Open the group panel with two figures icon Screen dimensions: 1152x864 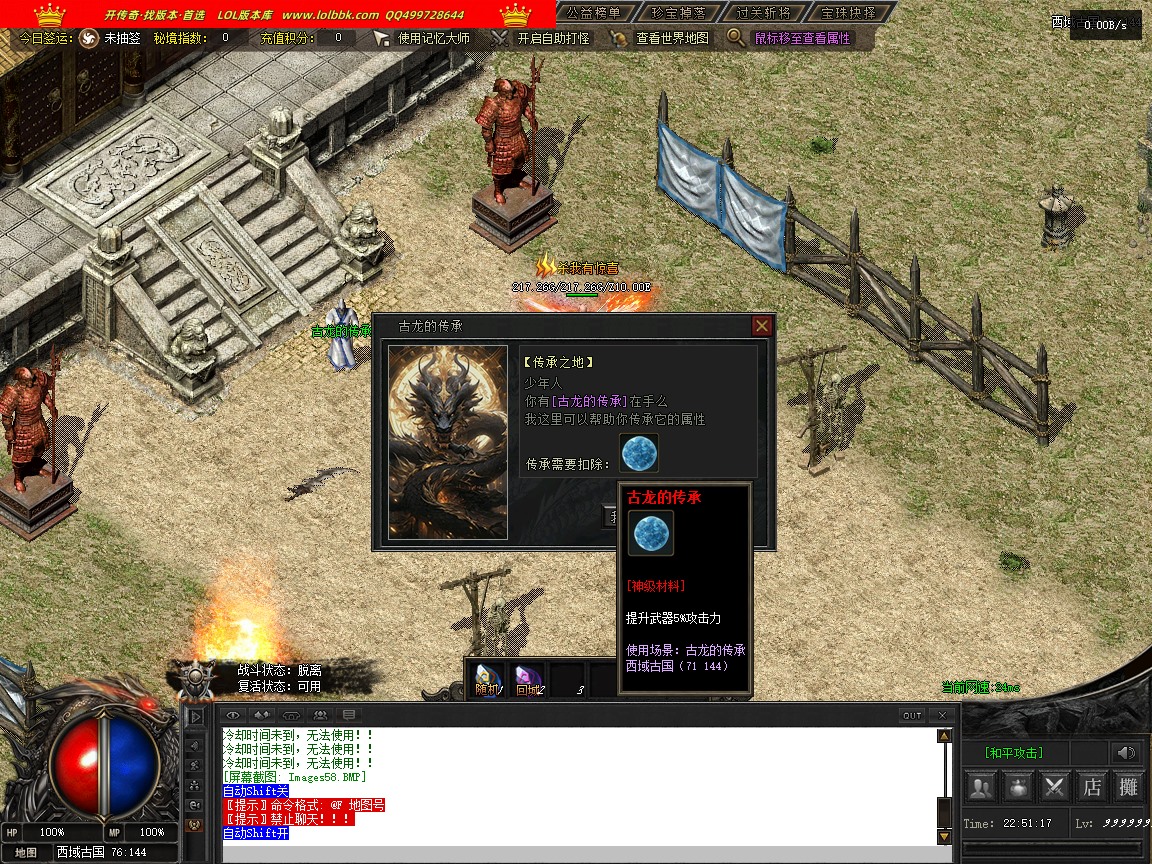click(982, 787)
